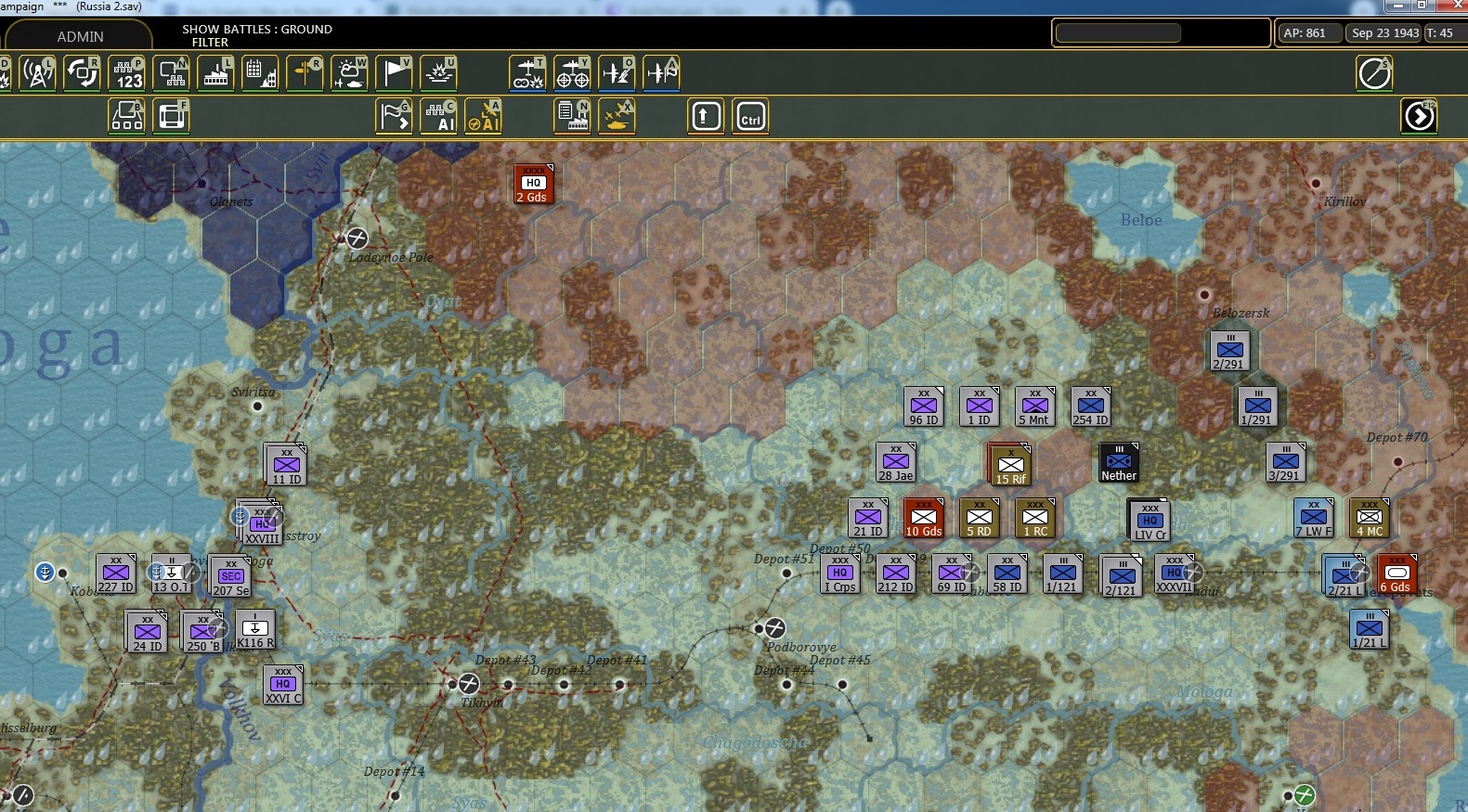This screenshot has height=812, width=1468.
Task: Click the victory flag locations icon
Action: pyautogui.click(x=395, y=72)
